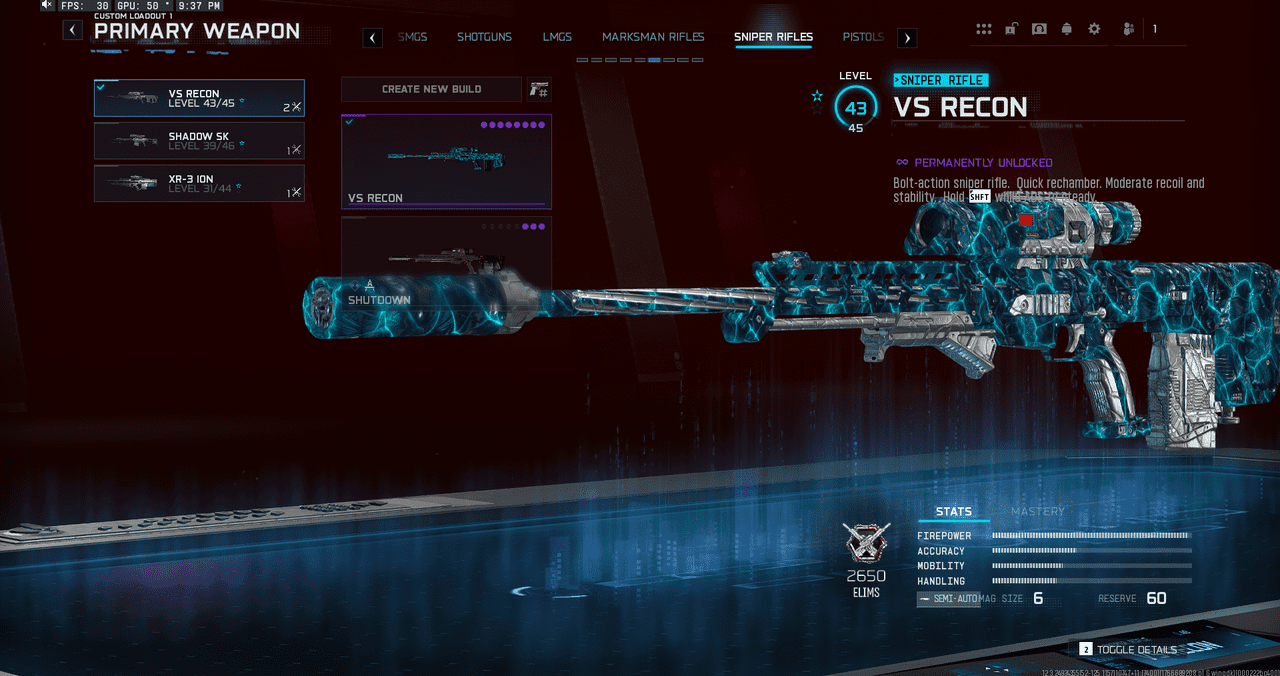Image resolution: width=1280 pixels, height=676 pixels.
Task: Open the Settings gear icon
Action: 1094,29
